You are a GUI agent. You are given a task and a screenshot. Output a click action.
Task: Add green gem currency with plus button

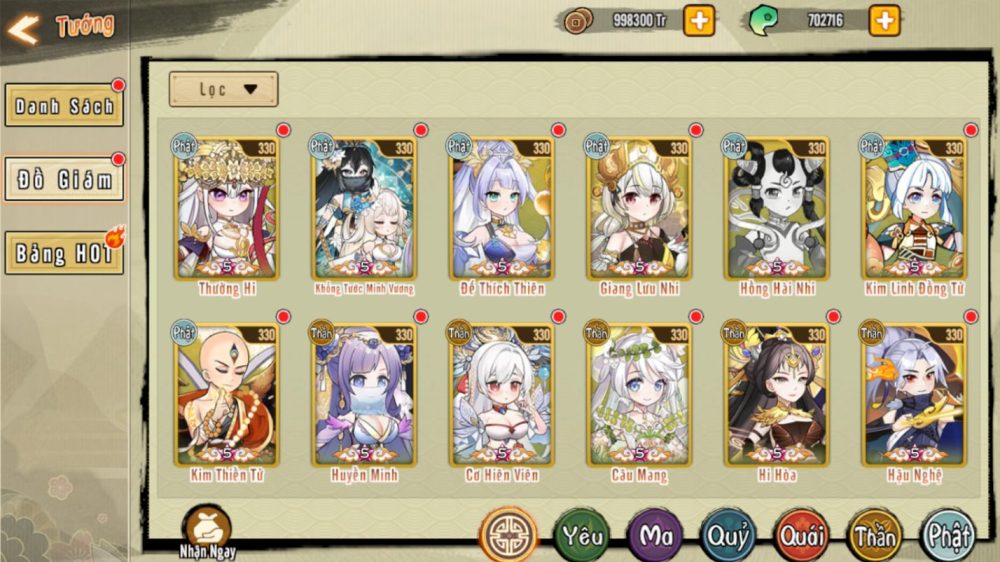pos(884,20)
